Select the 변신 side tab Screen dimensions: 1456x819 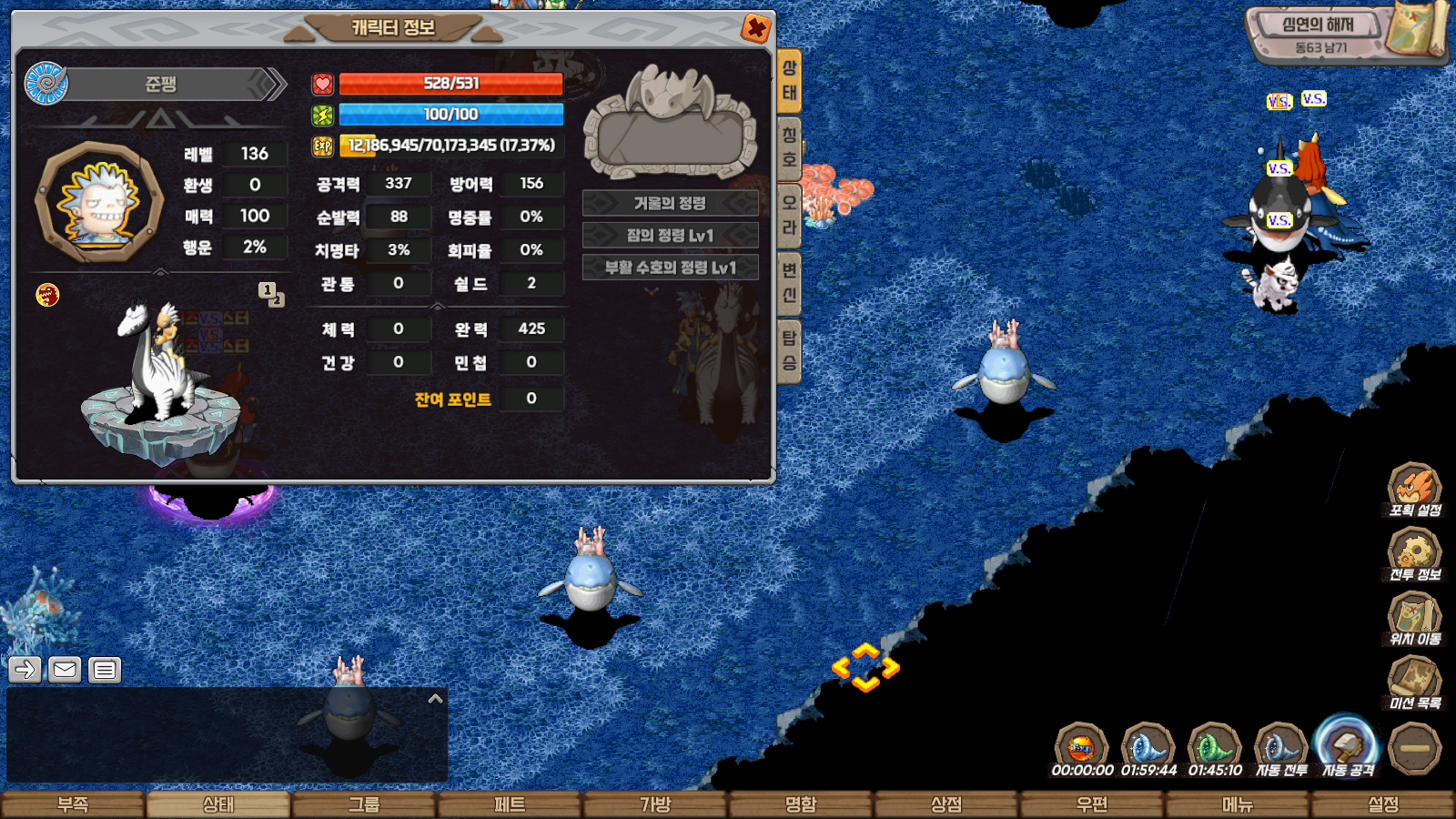[x=789, y=282]
